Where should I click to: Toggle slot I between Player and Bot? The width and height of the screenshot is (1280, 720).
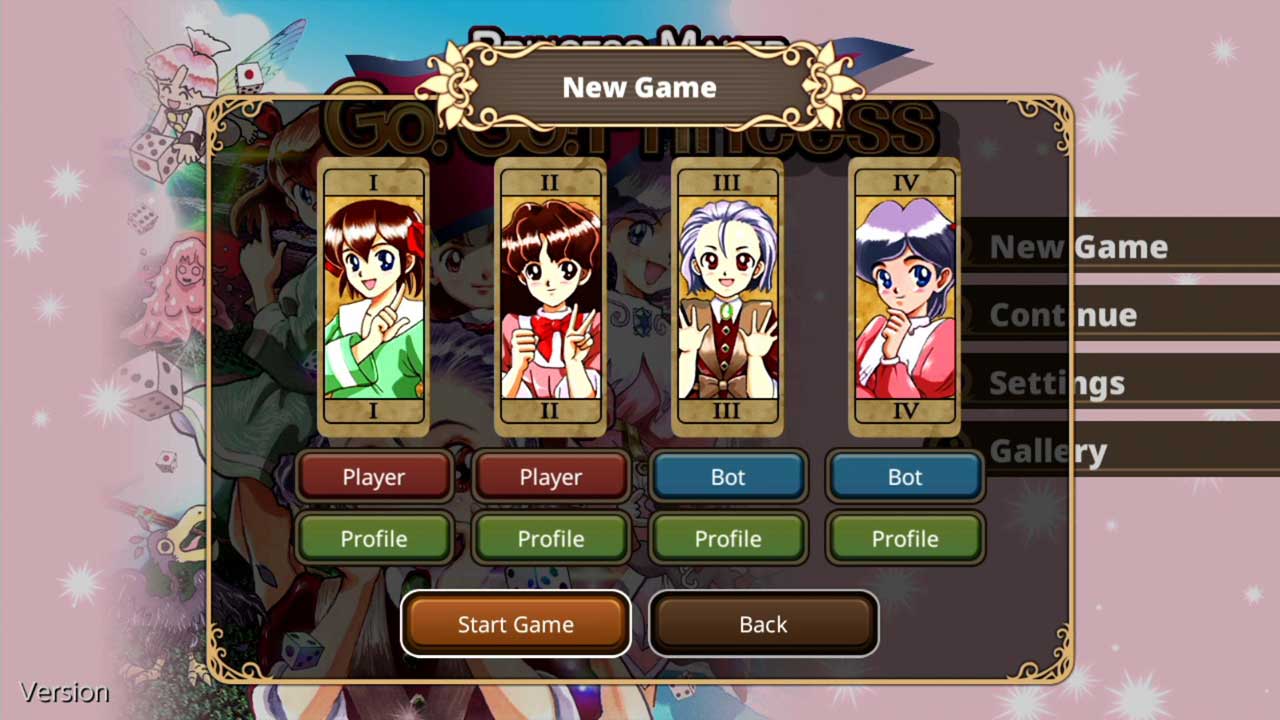[x=374, y=477]
